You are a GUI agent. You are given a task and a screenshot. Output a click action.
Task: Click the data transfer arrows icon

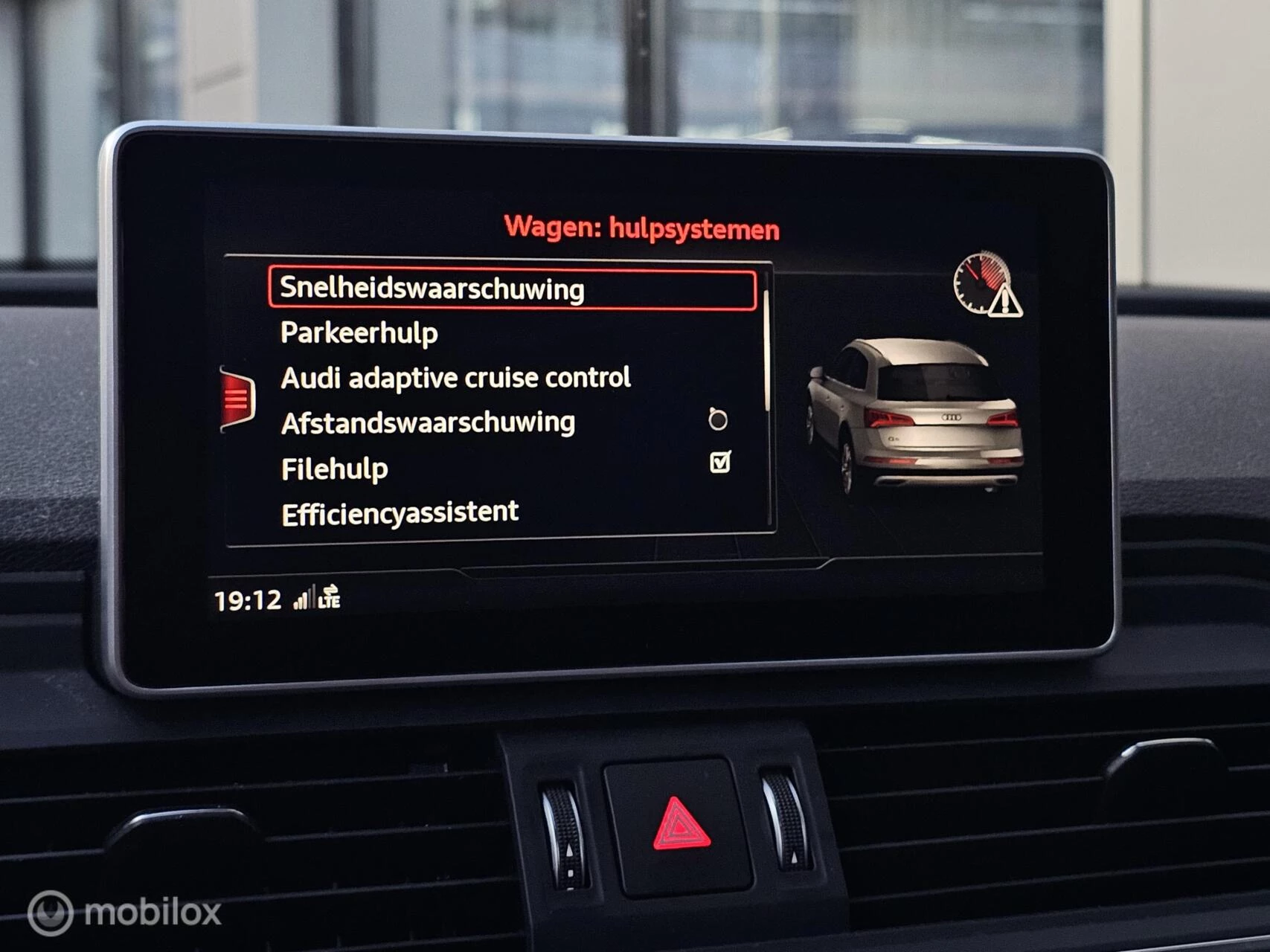click(332, 588)
